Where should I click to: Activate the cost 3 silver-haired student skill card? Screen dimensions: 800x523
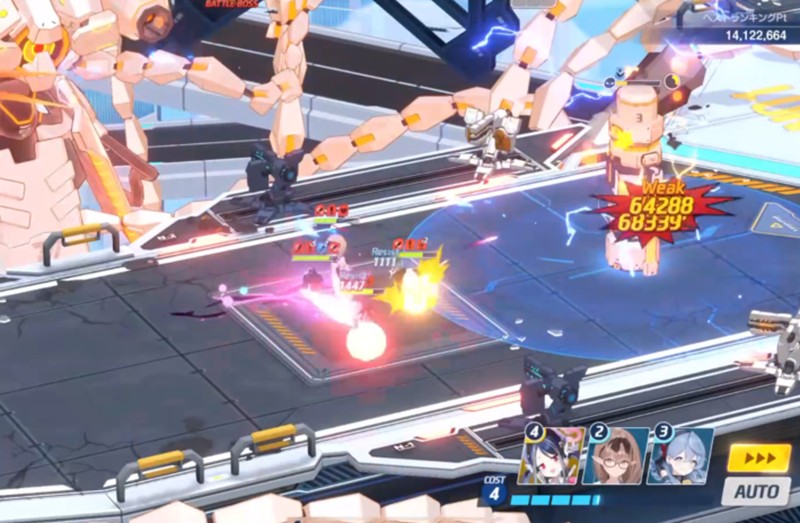click(x=679, y=457)
